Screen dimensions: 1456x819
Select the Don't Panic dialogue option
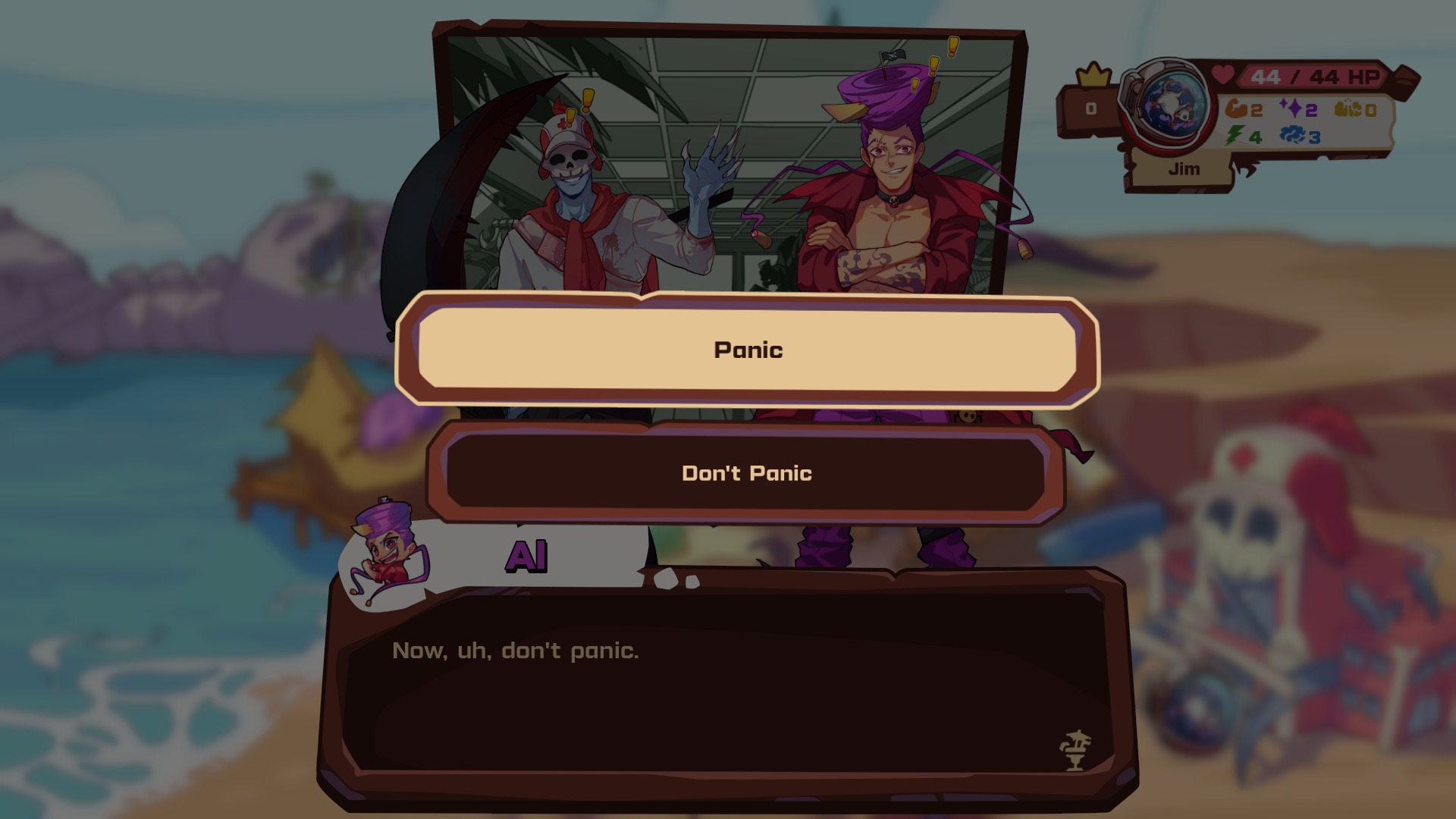pos(747,472)
